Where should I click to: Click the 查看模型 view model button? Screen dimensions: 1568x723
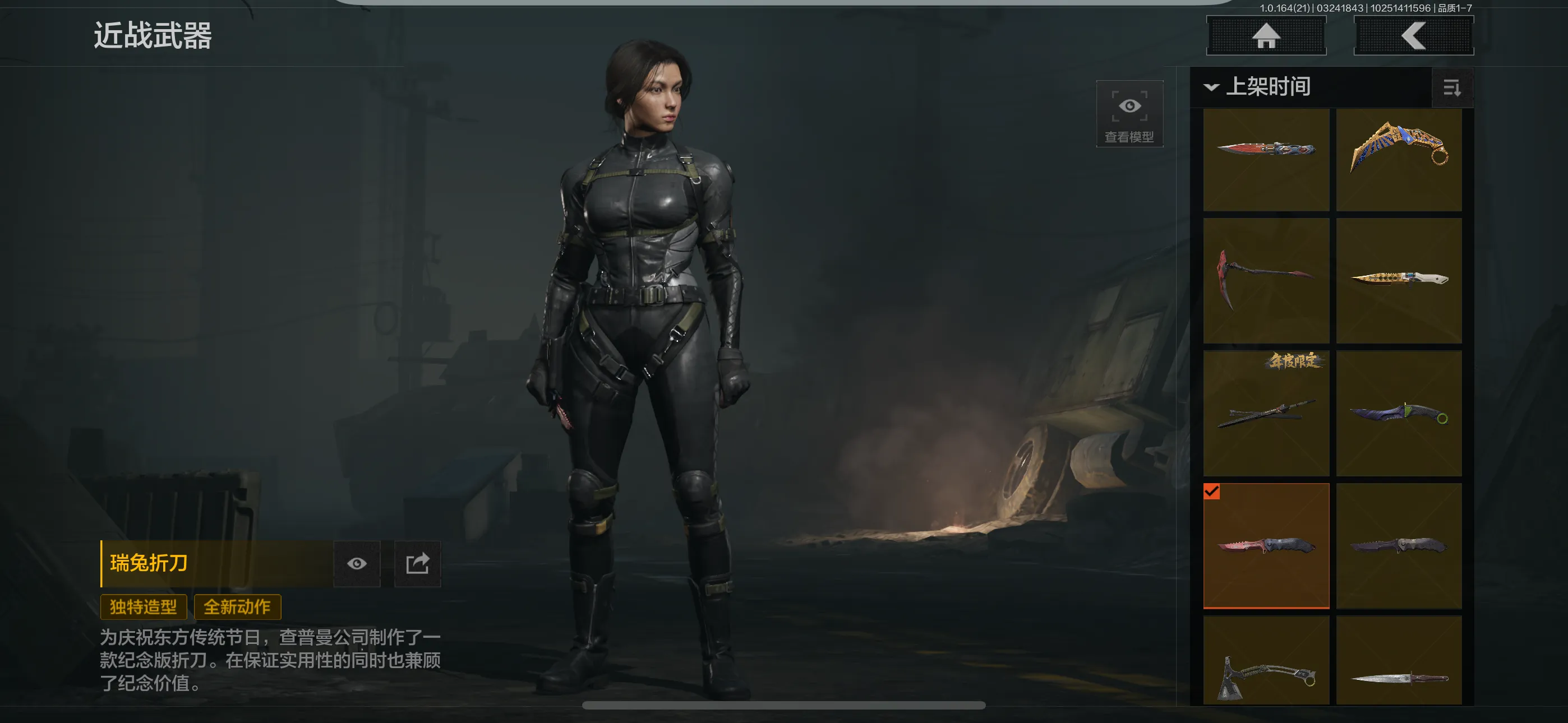(1129, 114)
